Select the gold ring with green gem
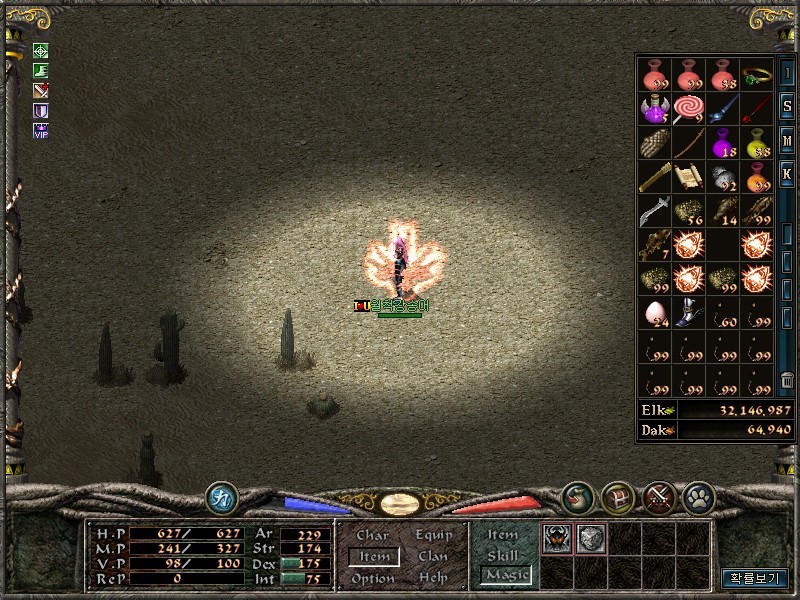This screenshot has height=600, width=800. [757, 76]
